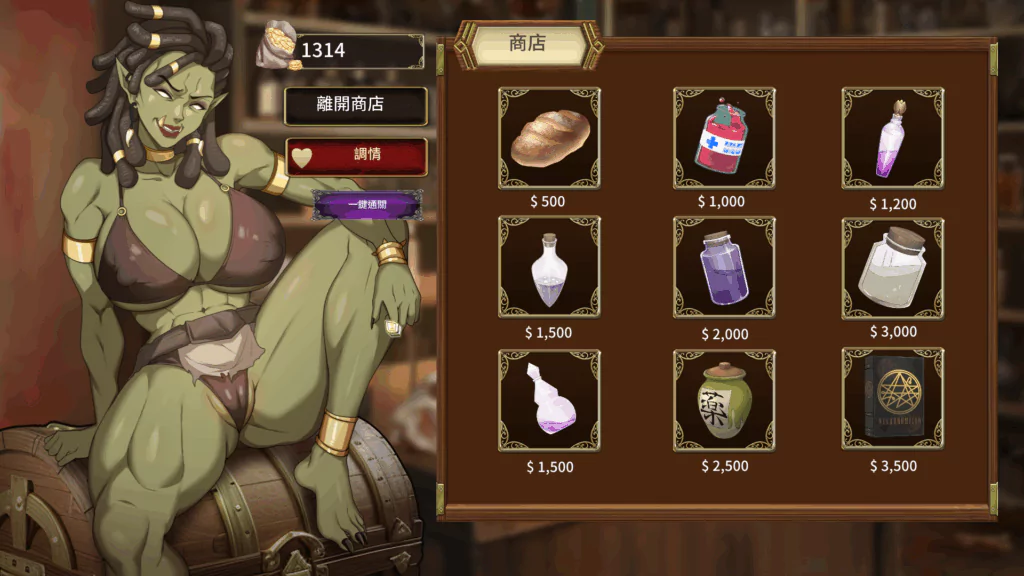The height and width of the screenshot is (576, 1024).
Task: Select the round clear flask for $1,500
Action: [x=549, y=268]
